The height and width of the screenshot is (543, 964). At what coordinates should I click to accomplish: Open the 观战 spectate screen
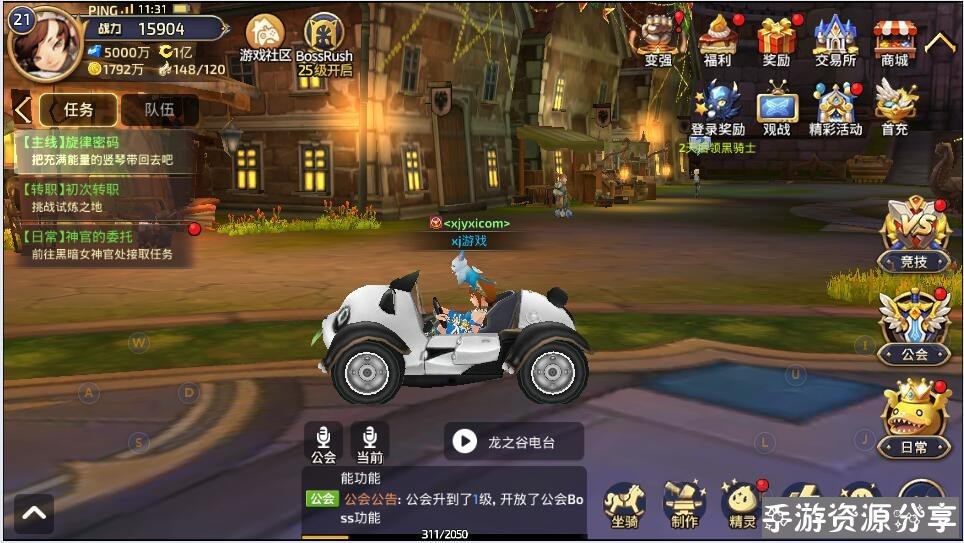[776, 107]
